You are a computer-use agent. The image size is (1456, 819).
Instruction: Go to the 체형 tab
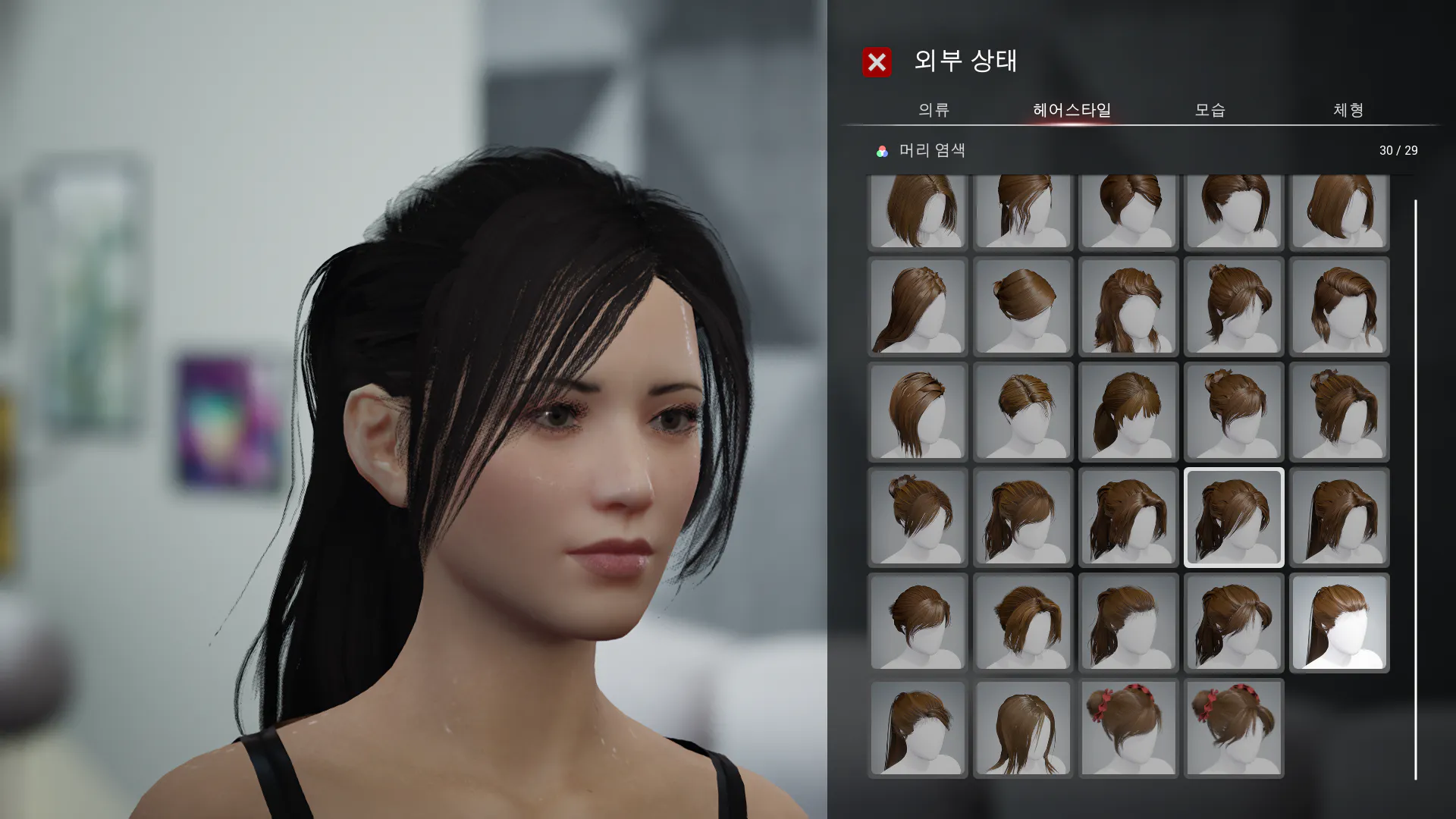pyautogui.click(x=1348, y=110)
